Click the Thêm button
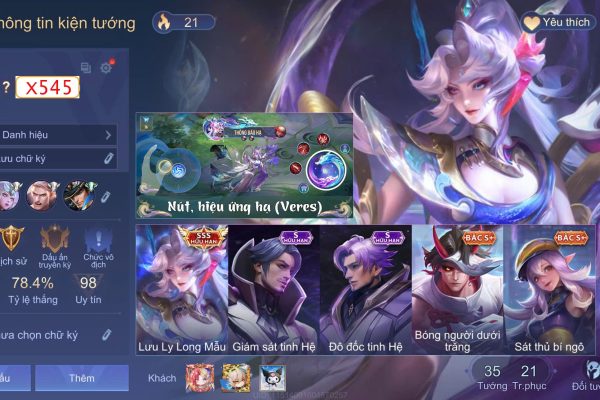 point(82,378)
